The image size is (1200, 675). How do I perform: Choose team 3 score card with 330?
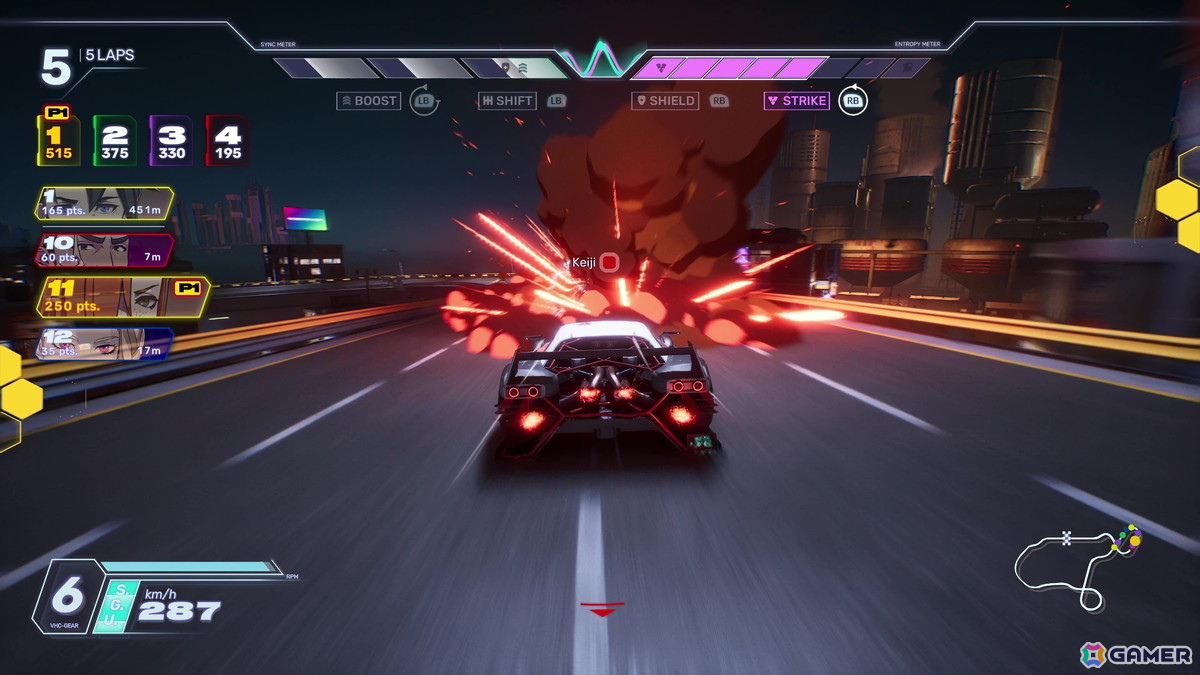tap(171, 141)
